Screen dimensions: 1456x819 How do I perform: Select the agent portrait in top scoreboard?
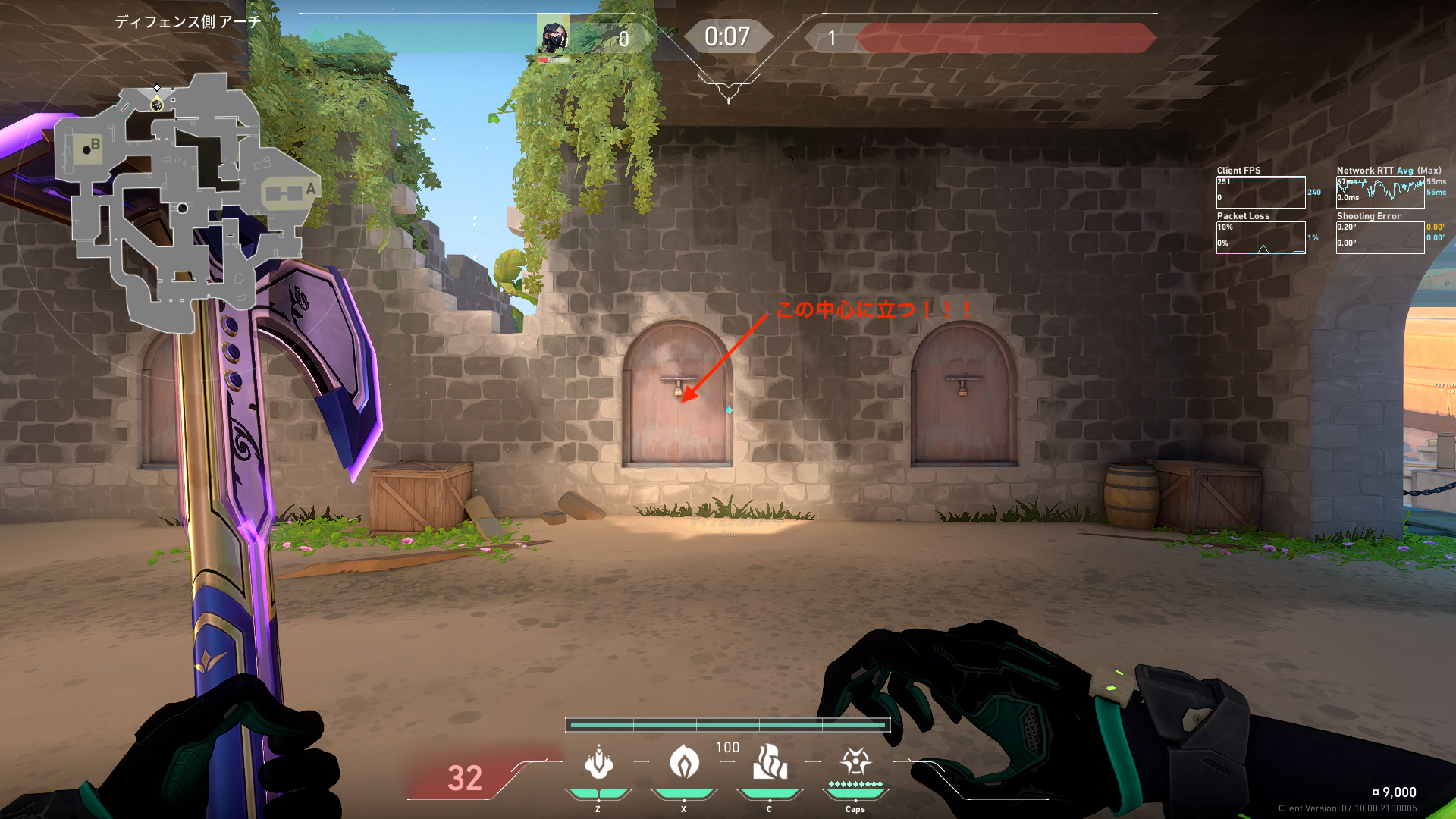point(553,36)
